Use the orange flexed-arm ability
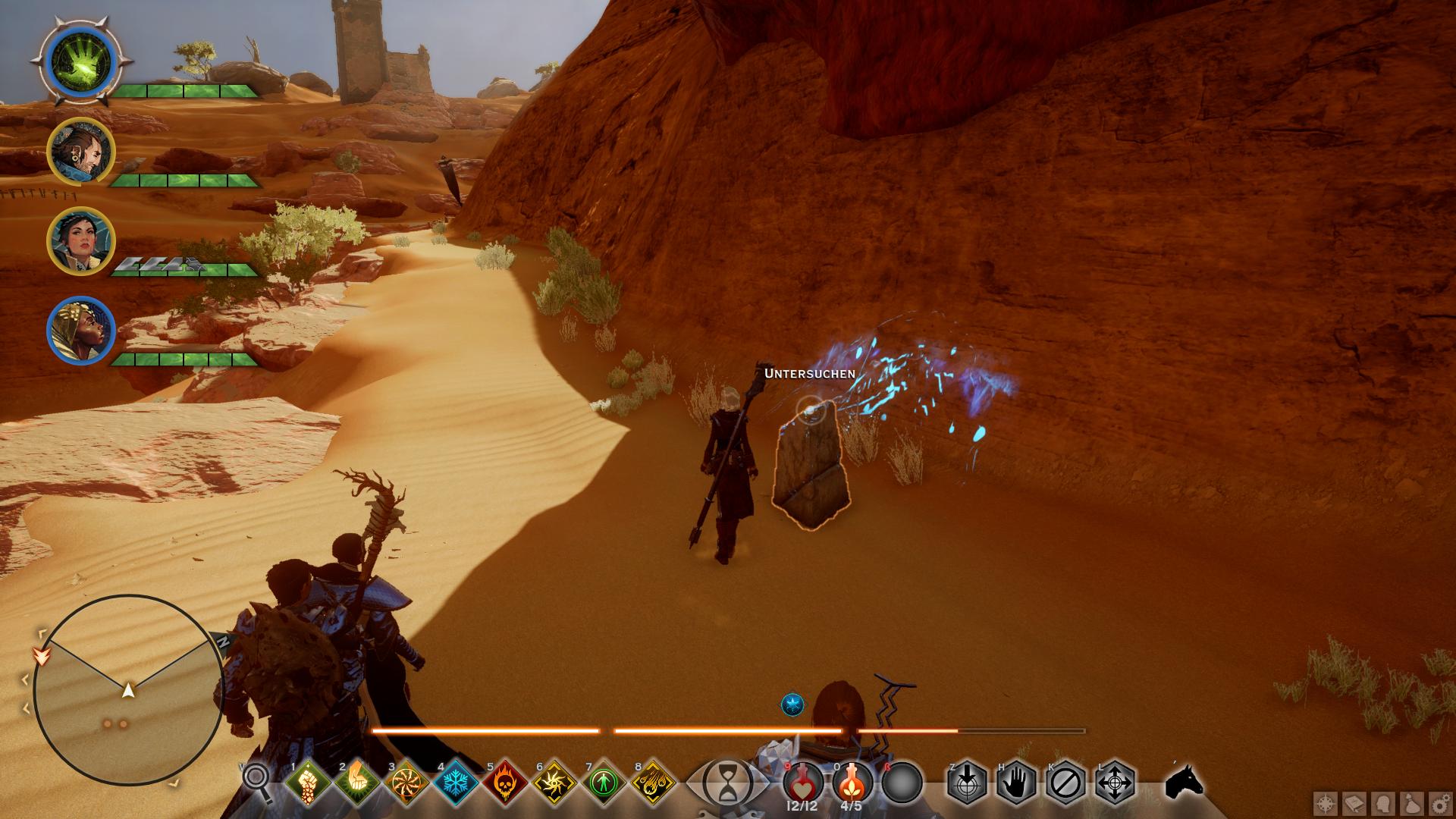Viewport: 1456px width, 819px height. (357, 781)
